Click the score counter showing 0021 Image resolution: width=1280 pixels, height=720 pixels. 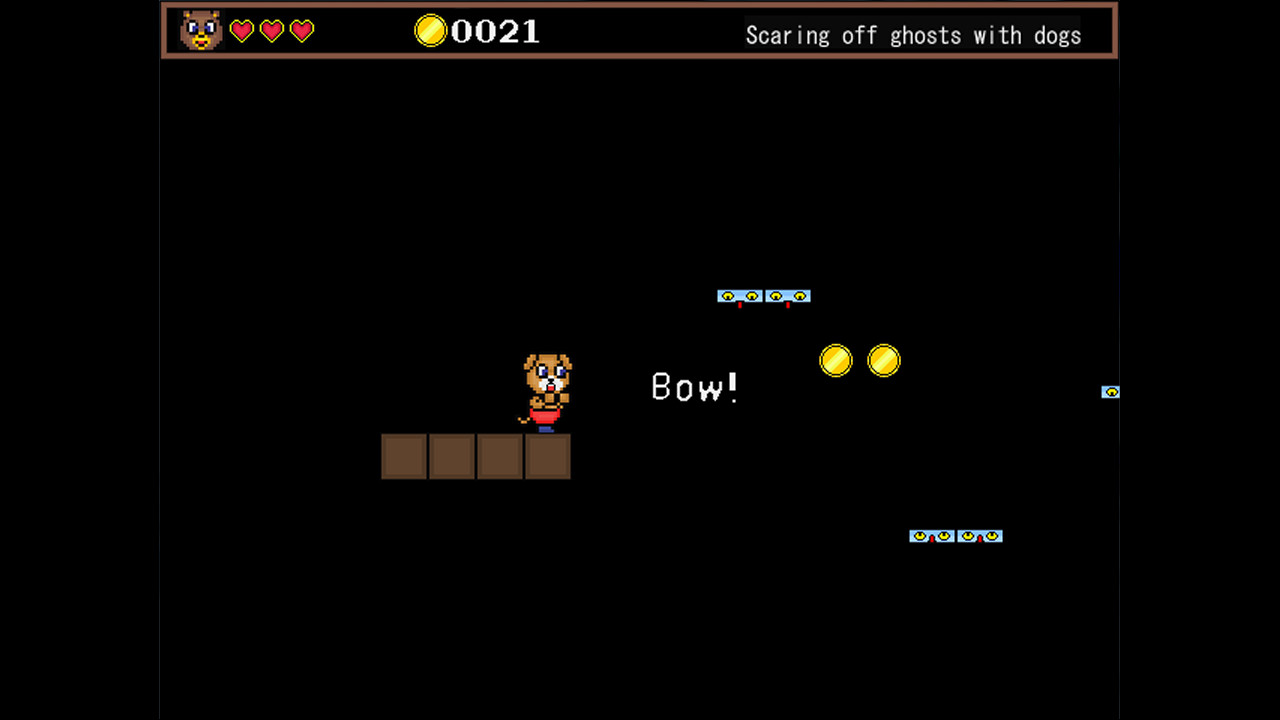pyautogui.click(x=497, y=31)
